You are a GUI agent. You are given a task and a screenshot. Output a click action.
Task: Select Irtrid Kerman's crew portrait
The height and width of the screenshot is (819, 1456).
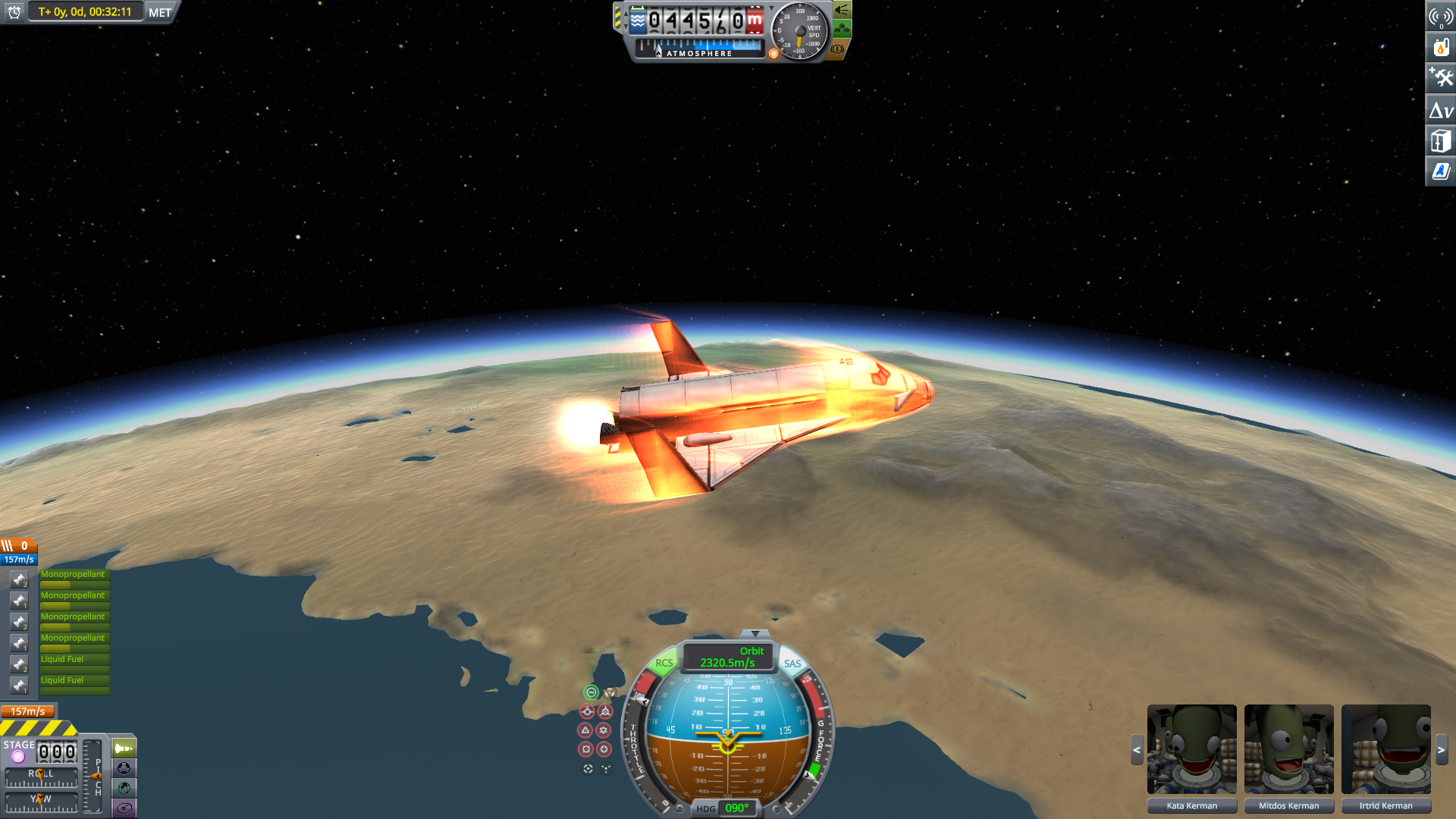click(1385, 750)
